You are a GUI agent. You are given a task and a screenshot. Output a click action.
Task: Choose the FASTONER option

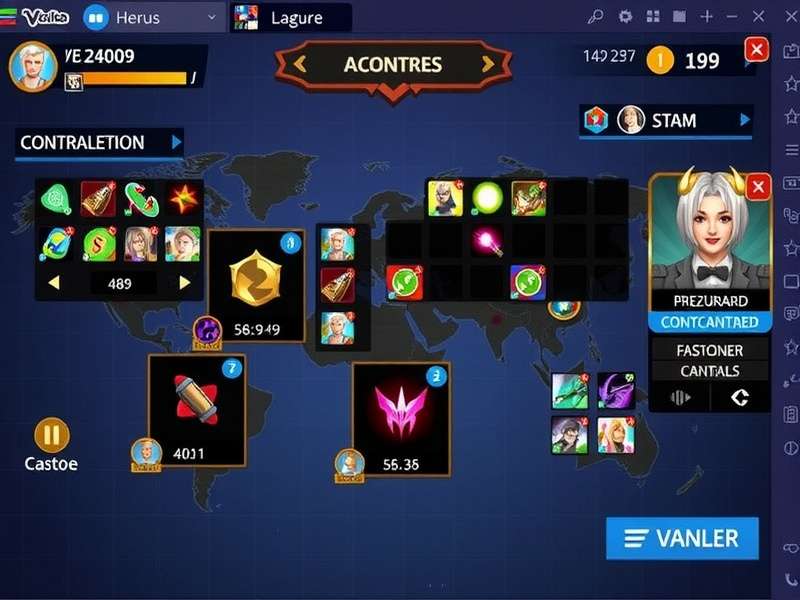click(x=709, y=351)
